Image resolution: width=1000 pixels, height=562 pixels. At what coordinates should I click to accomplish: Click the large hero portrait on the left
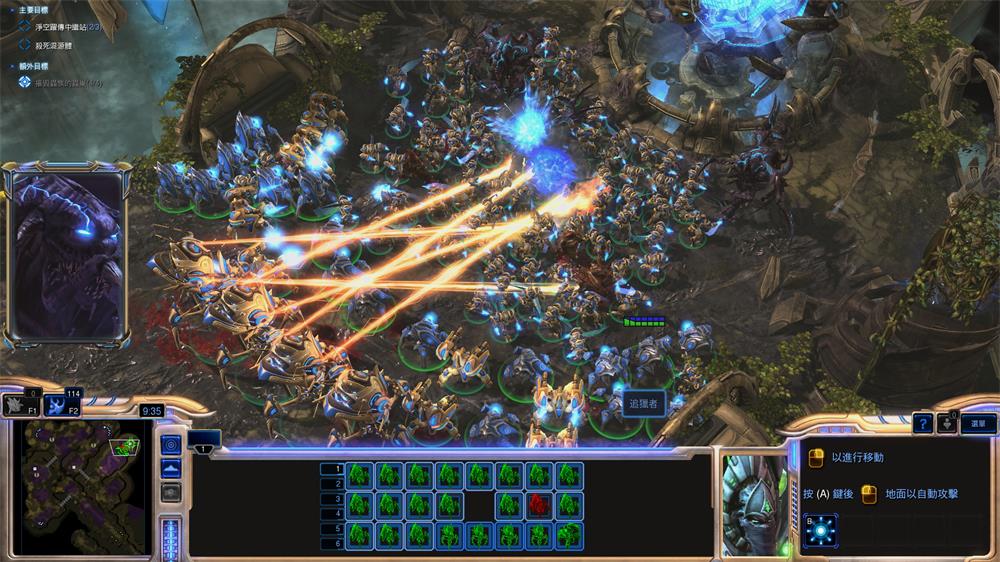(x=65, y=258)
